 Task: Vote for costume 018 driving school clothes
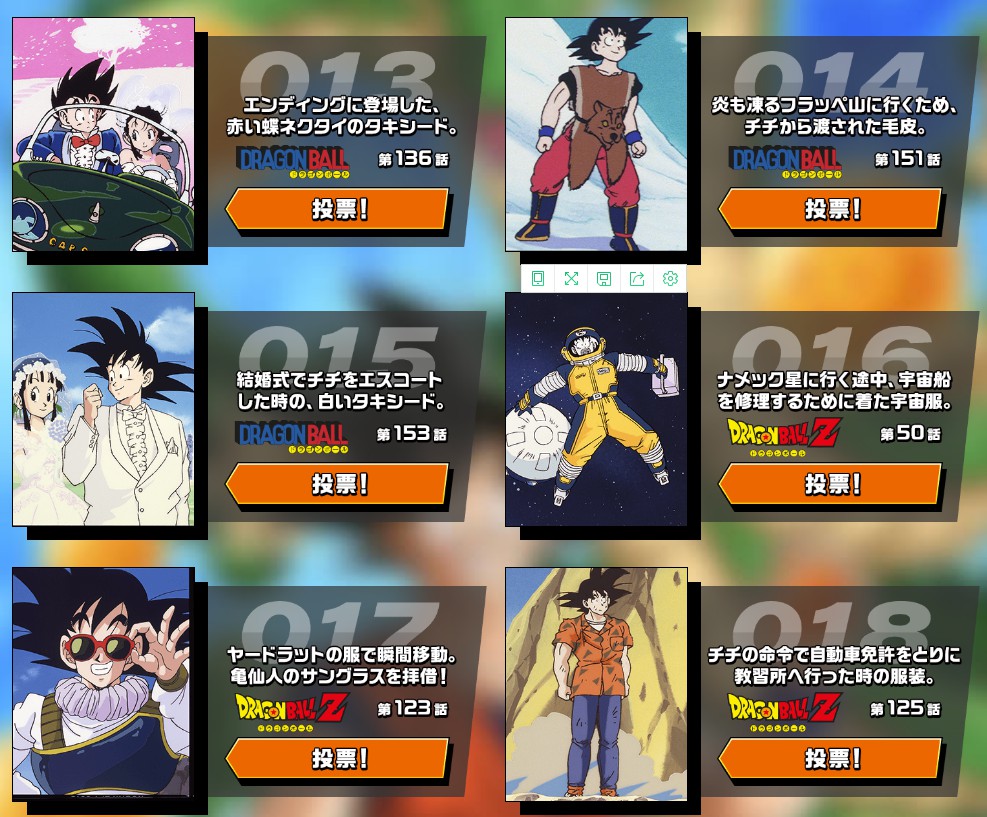point(830,758)
